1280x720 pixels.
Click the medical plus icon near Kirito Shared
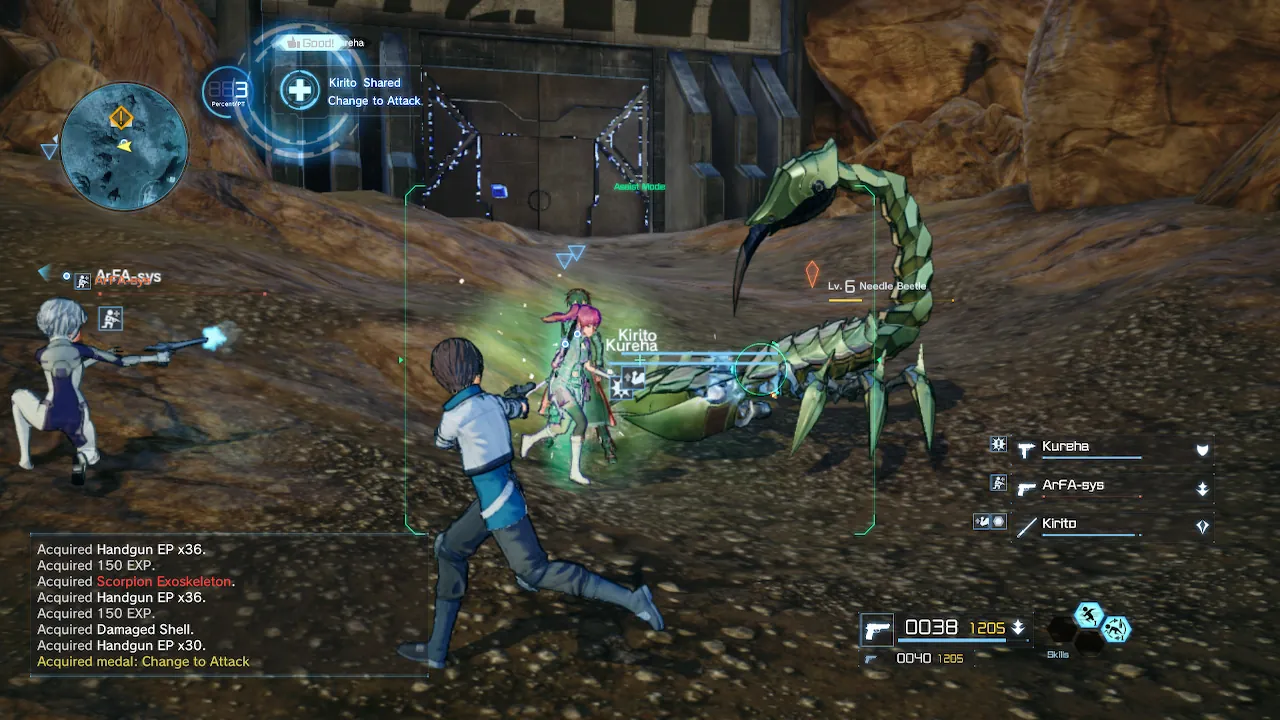pos(299,90)
